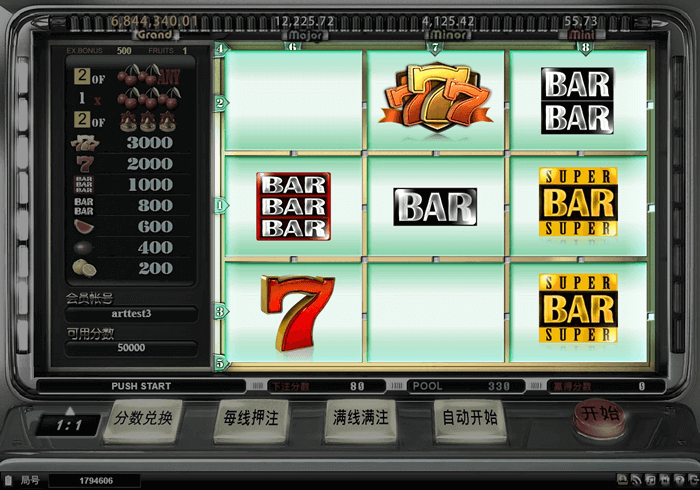Image resolution: width=700 pixels, height=490 pixels.
Task: Change the 1:1 exchange ratio selector
Action: pos(69,425)
